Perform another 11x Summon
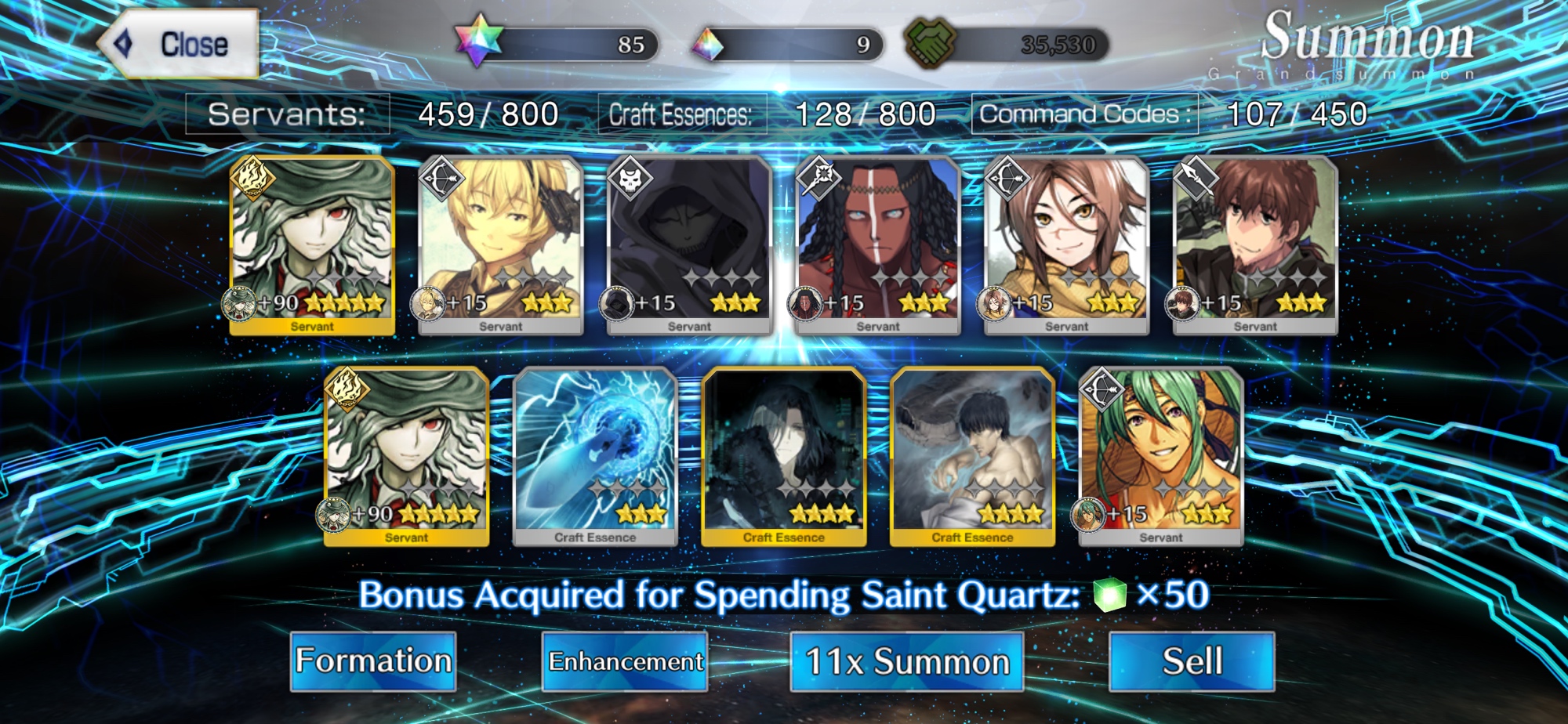 (906, 661)
